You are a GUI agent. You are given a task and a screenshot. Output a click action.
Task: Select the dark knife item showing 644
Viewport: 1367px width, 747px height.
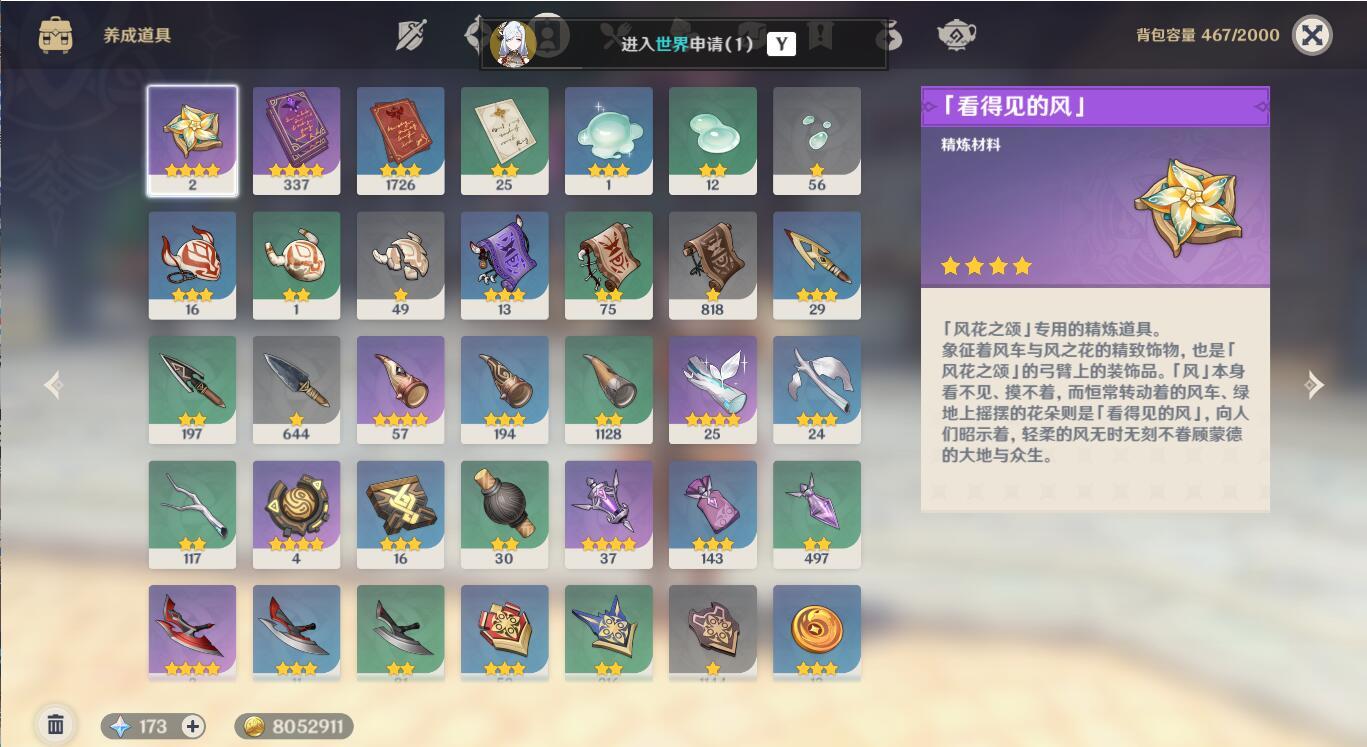[296, 389]
